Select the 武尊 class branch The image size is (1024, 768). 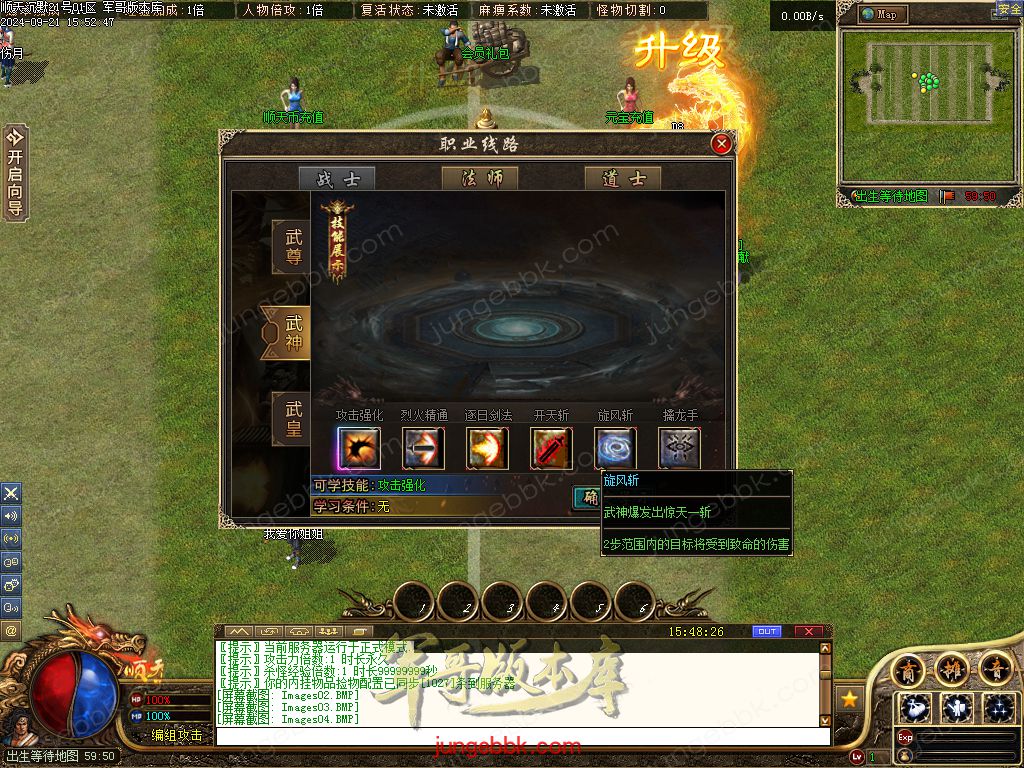pyautogui.click(x=292, y=247)
